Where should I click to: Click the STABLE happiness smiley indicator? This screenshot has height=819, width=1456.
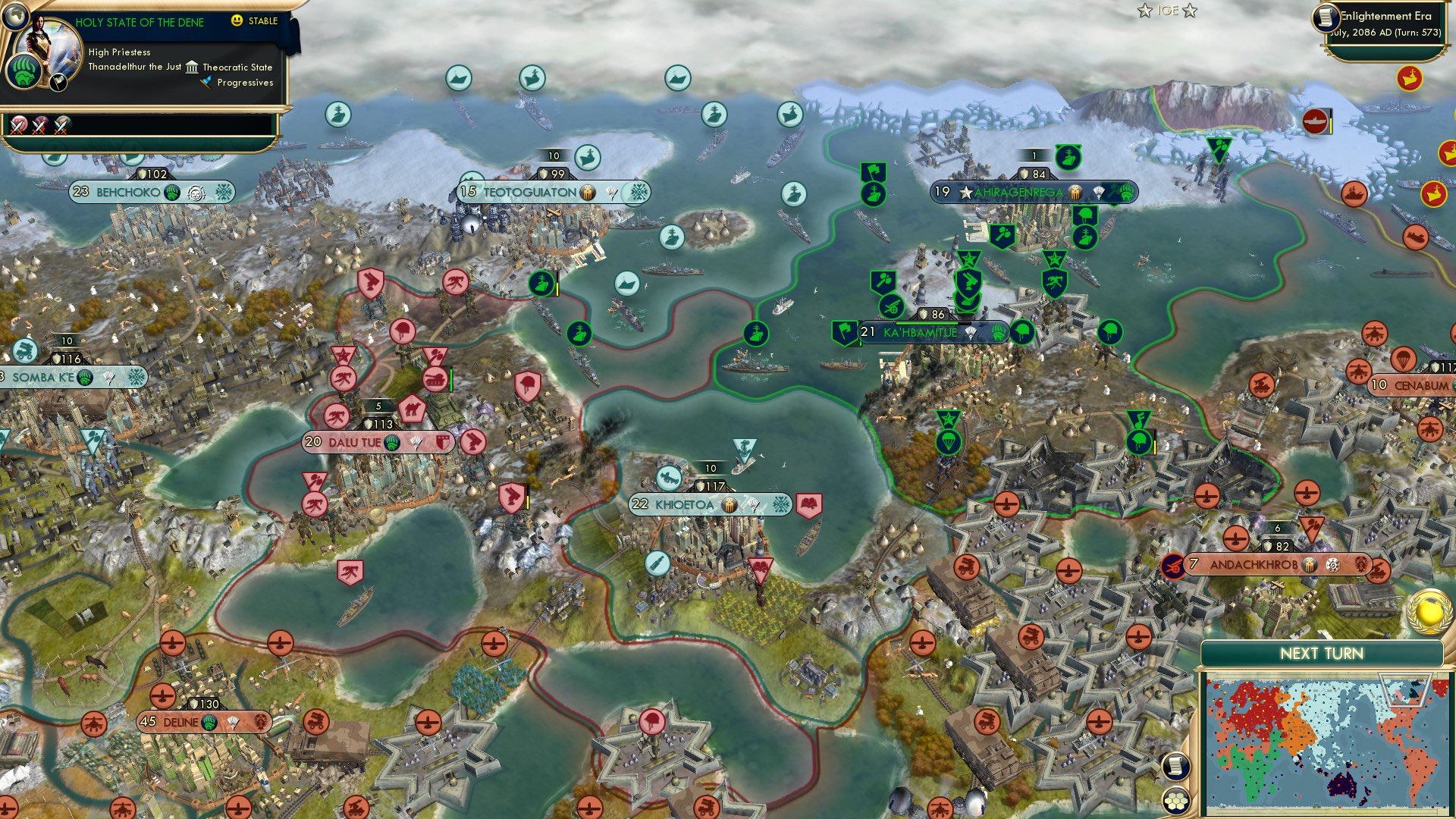tap(237, 21)
